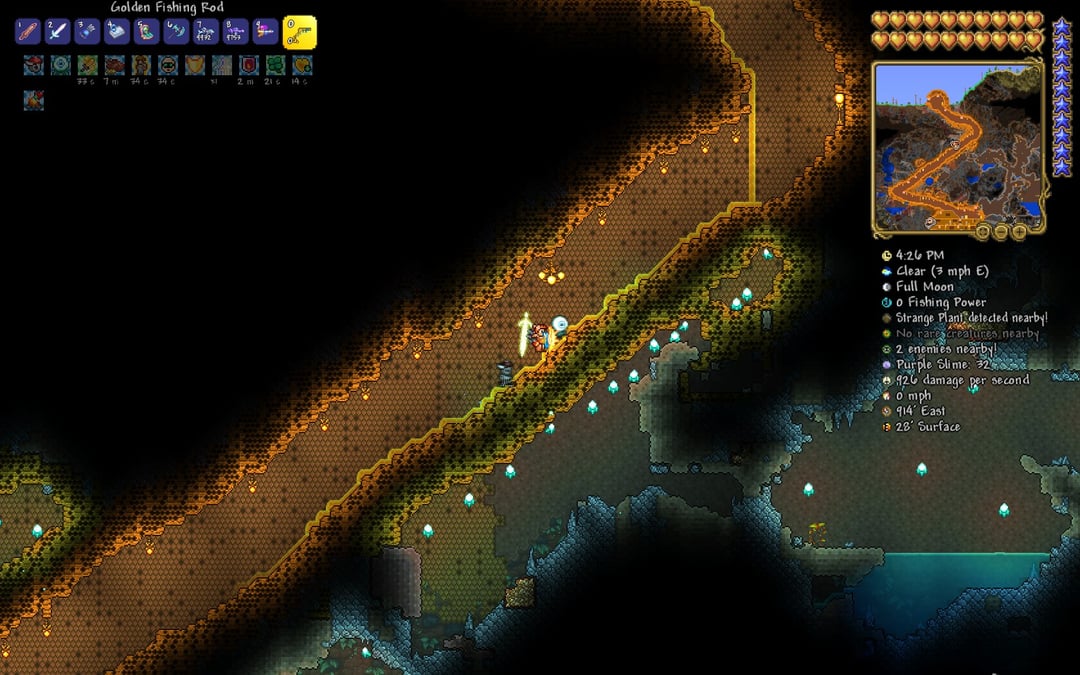The image size is (1080, 675).
Task: Click the green clover buff icon
Action: [275, 65]
